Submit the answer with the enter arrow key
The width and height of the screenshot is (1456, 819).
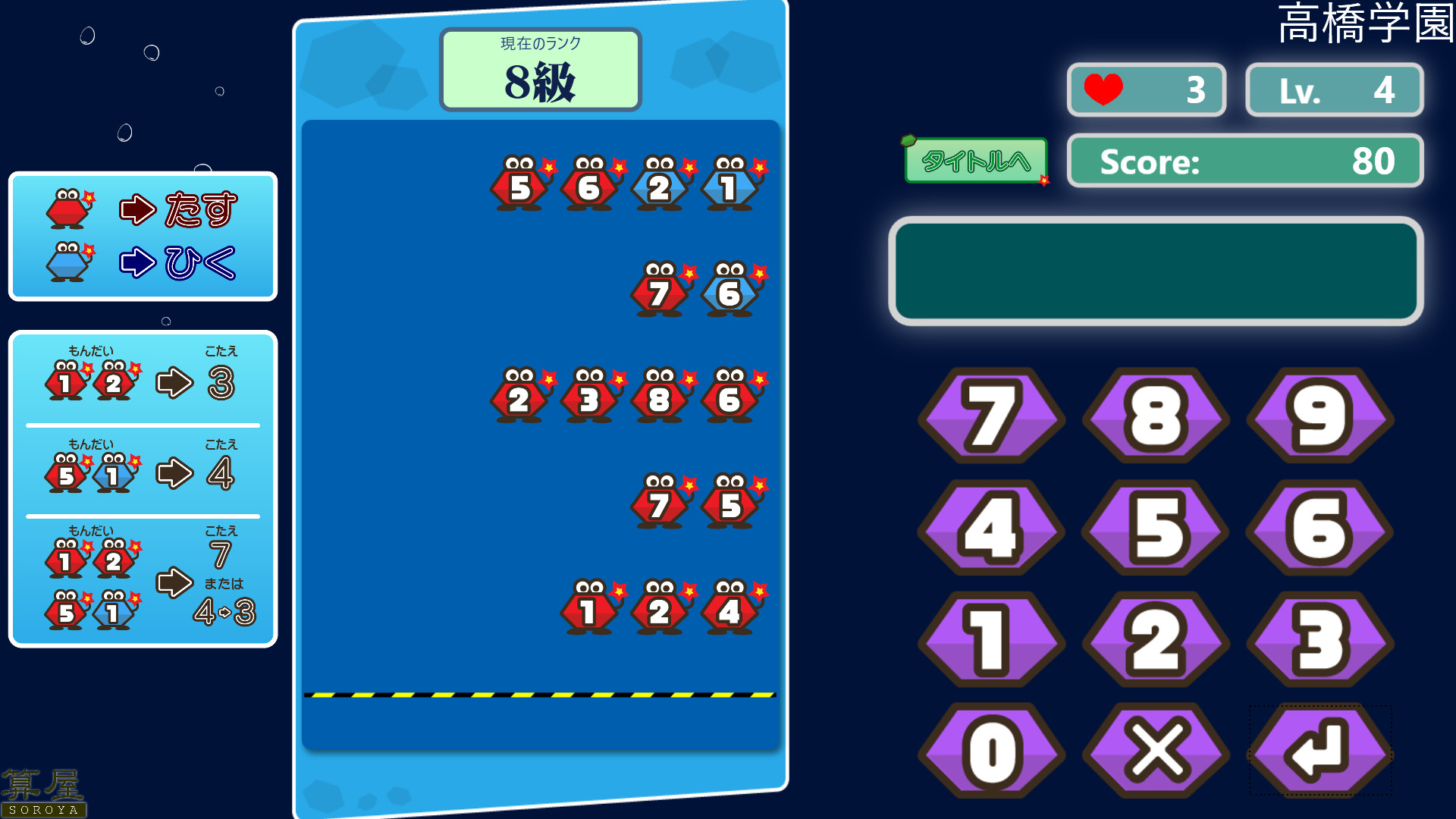point(1319,751)
